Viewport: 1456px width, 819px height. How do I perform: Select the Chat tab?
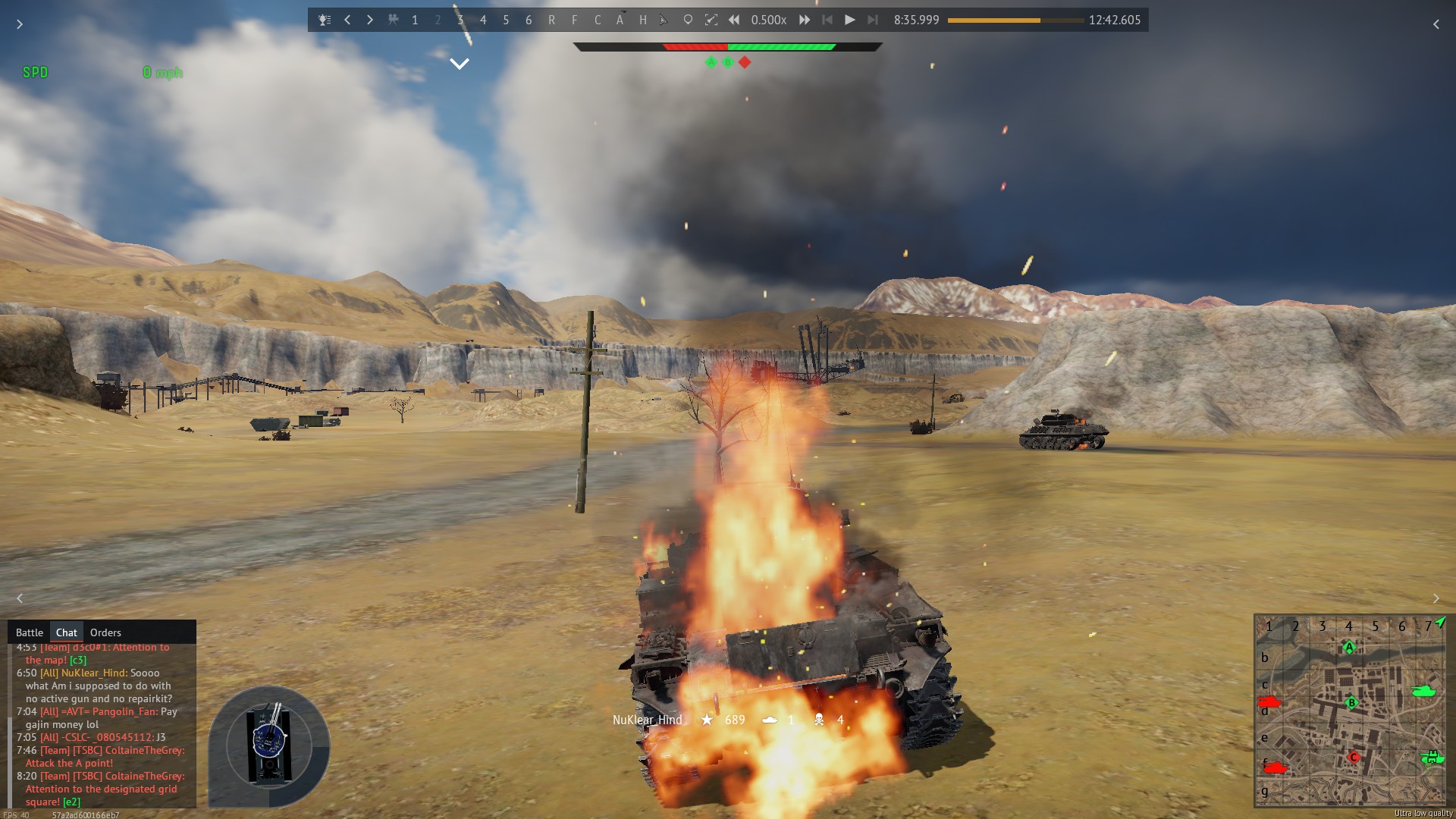click(66, 632)
